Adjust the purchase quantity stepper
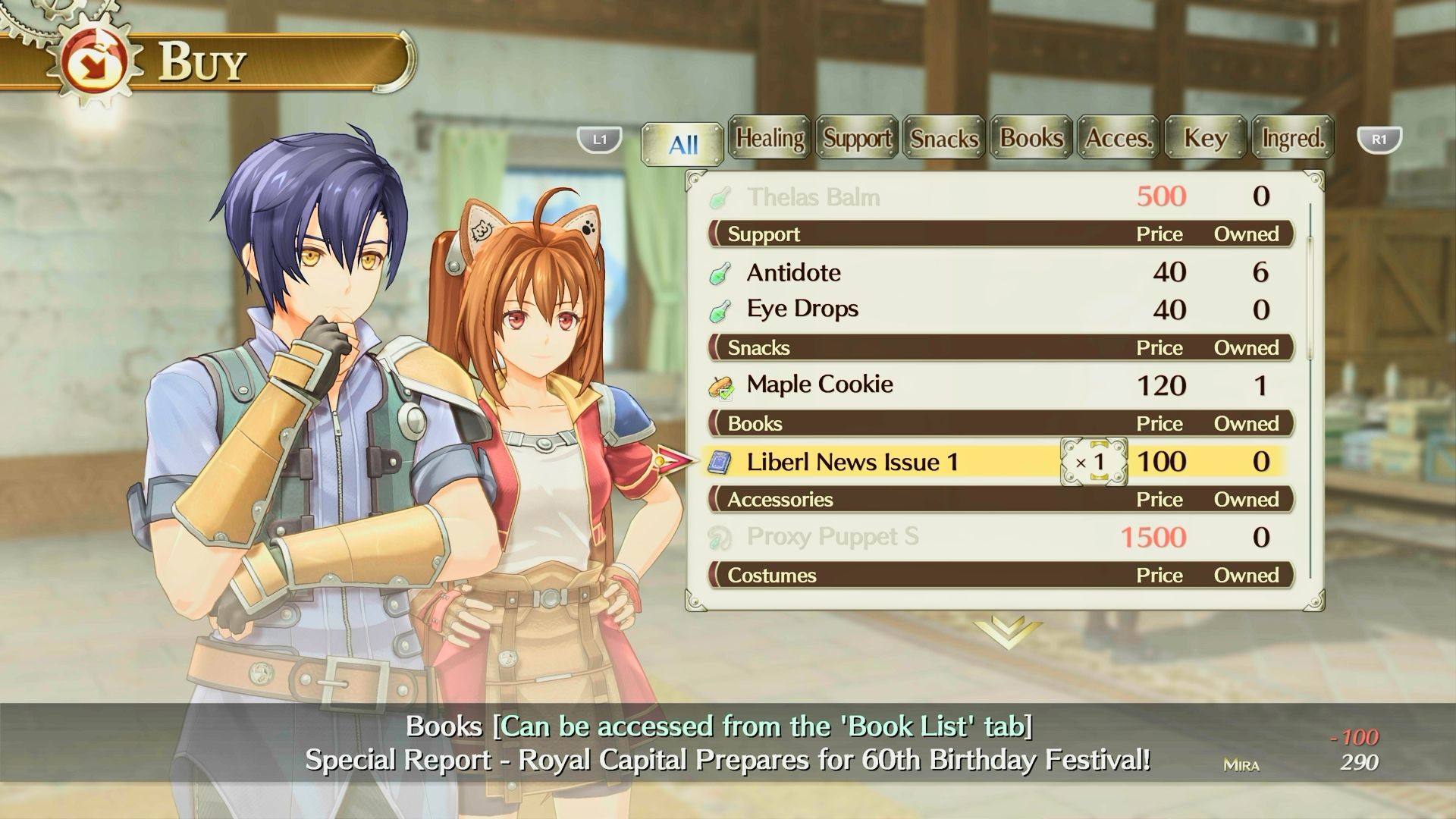 (1094, 462)
